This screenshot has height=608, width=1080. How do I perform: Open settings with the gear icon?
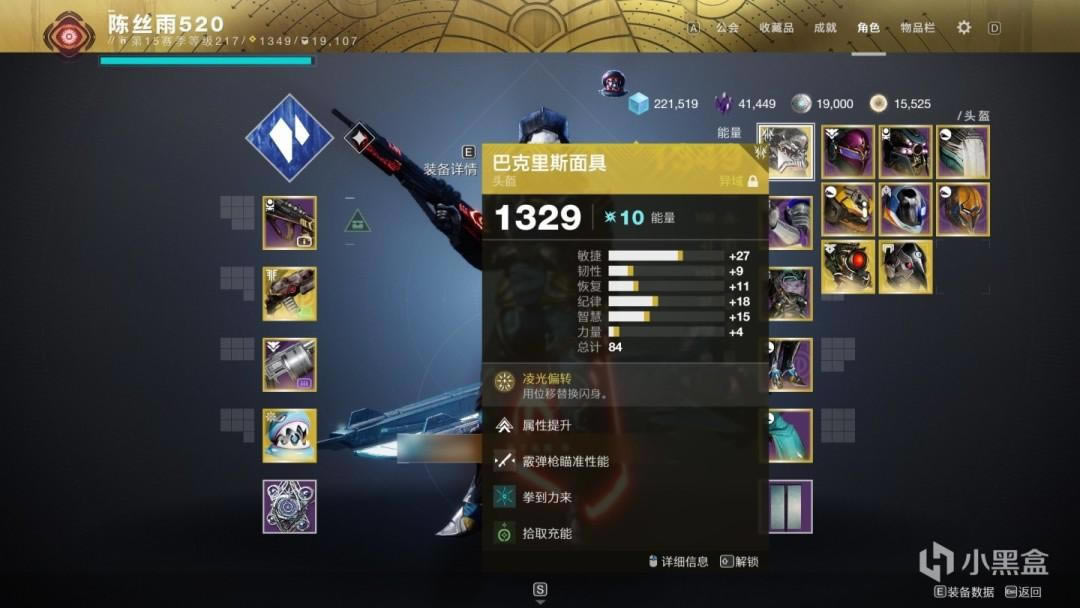(x=964, y=28)
